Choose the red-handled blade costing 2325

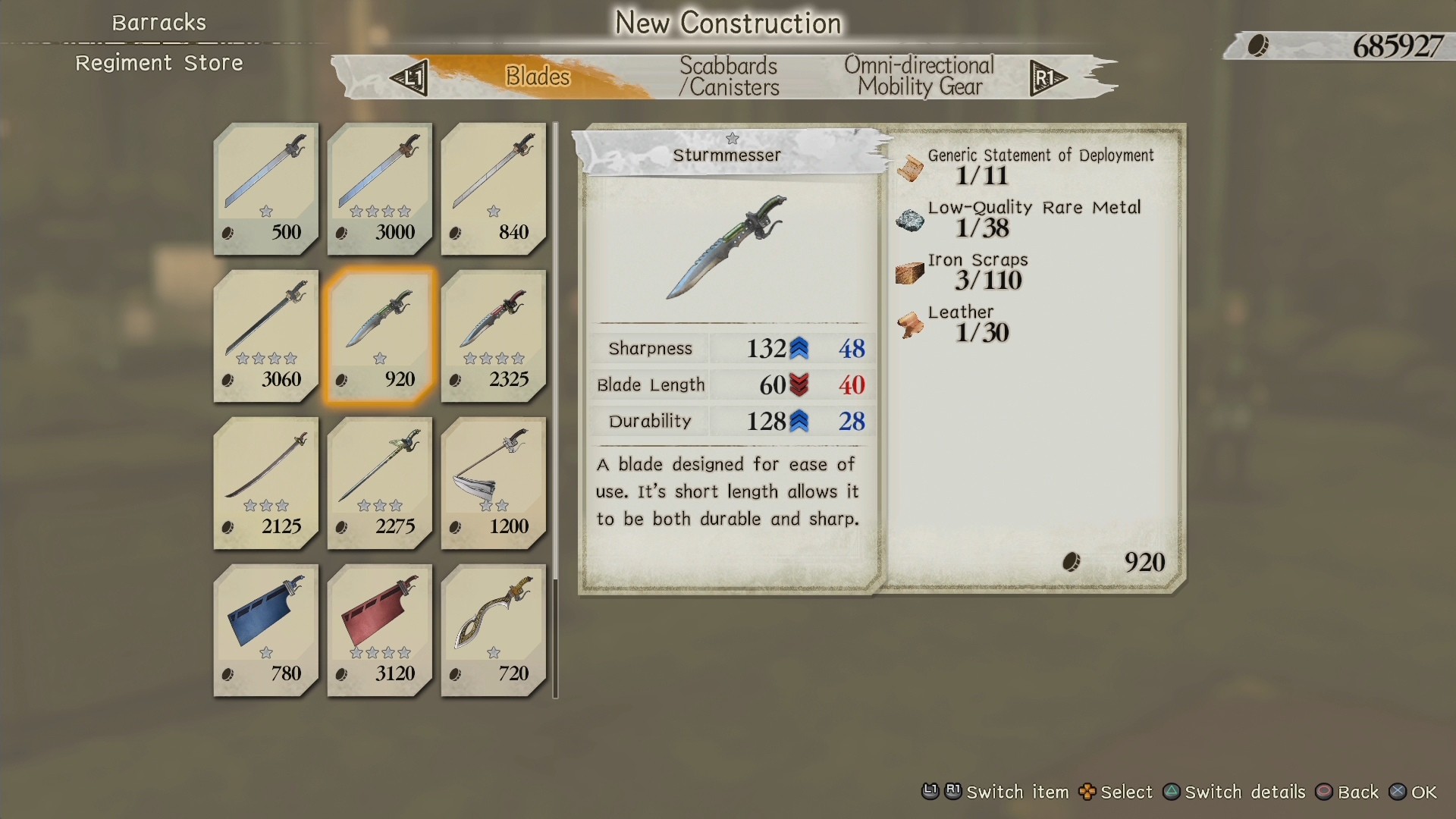494,335
